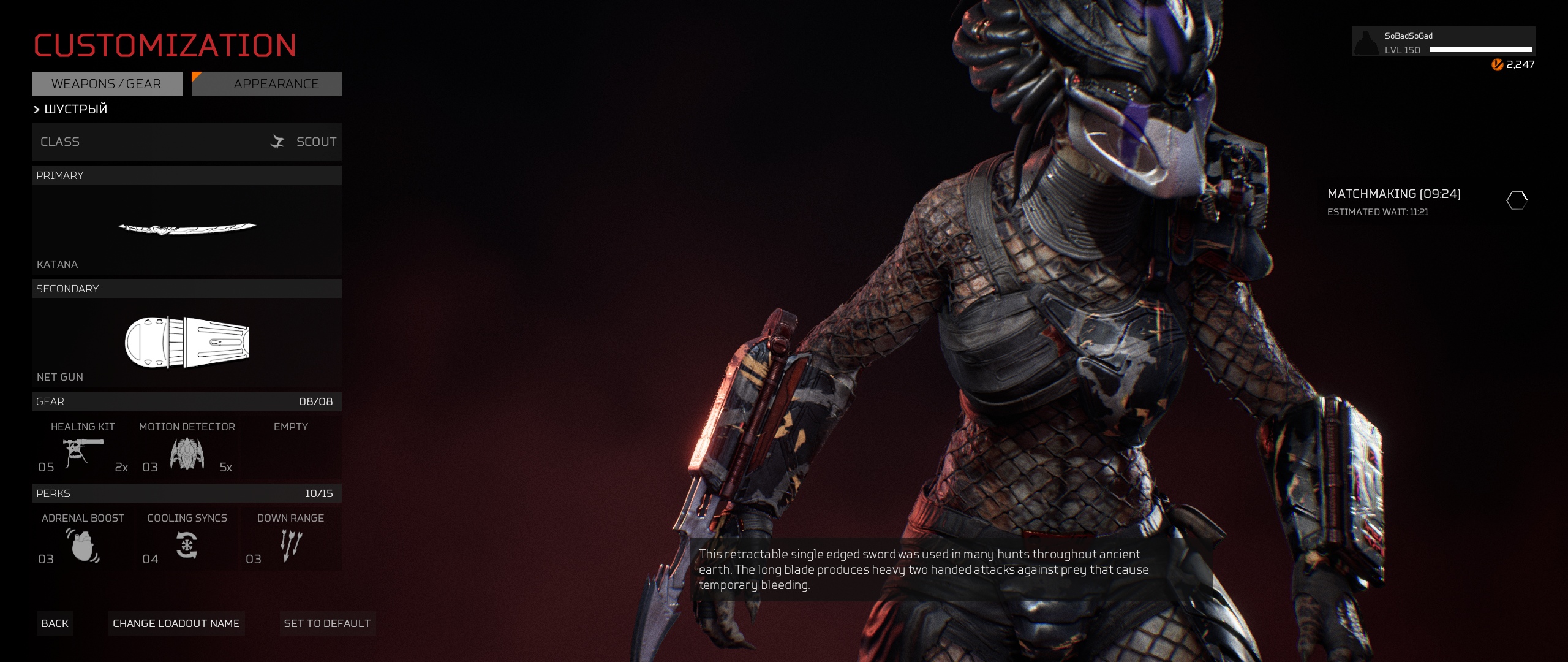Click Change Loadout Name
The image size is (1568, 662).
176,623
